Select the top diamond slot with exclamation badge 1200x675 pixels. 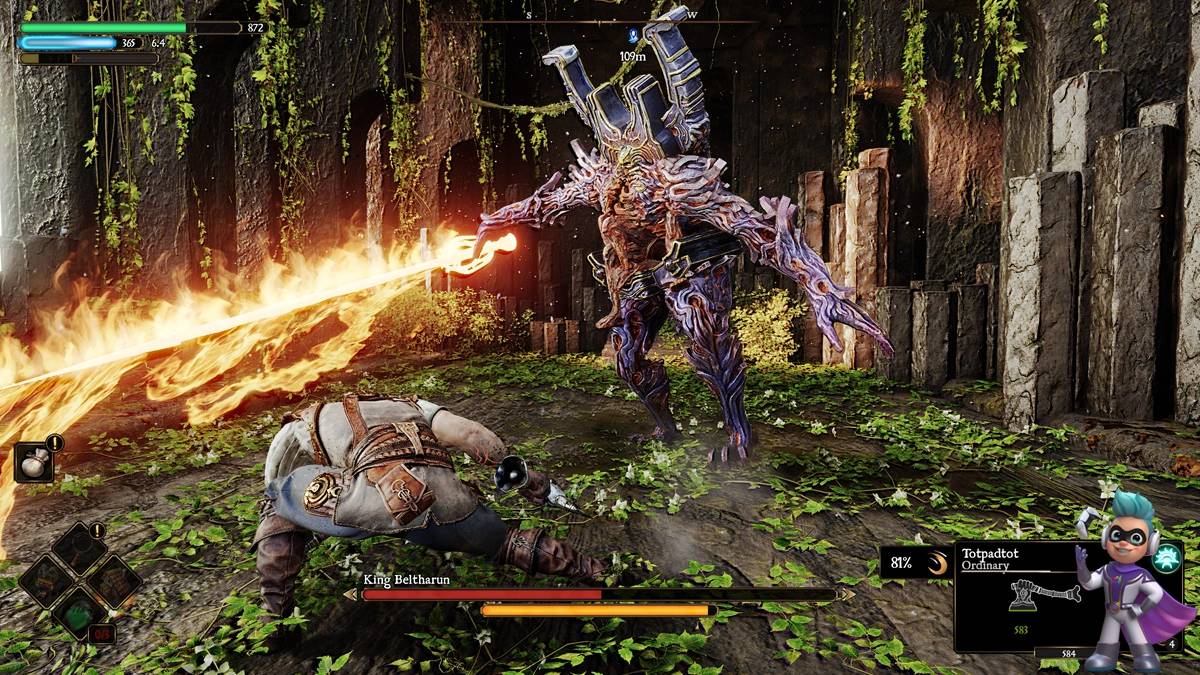point(81,549)
